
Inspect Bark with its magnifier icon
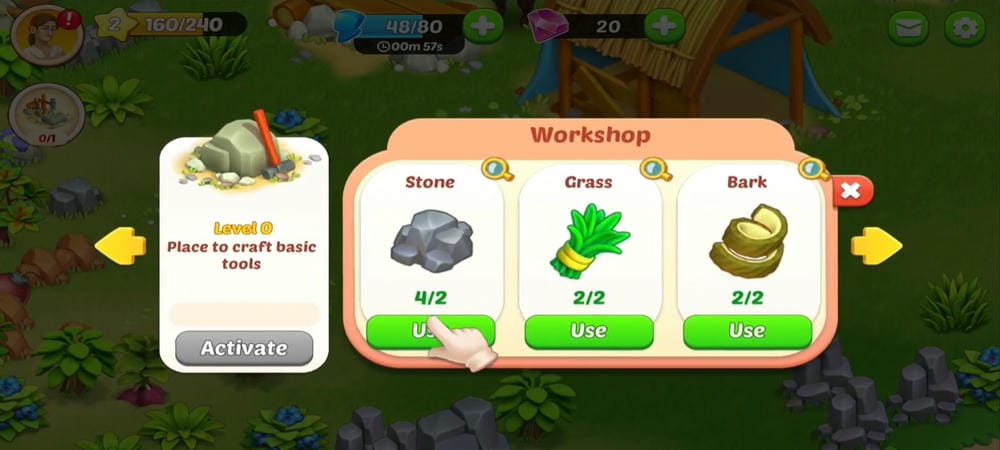(812, 169)
